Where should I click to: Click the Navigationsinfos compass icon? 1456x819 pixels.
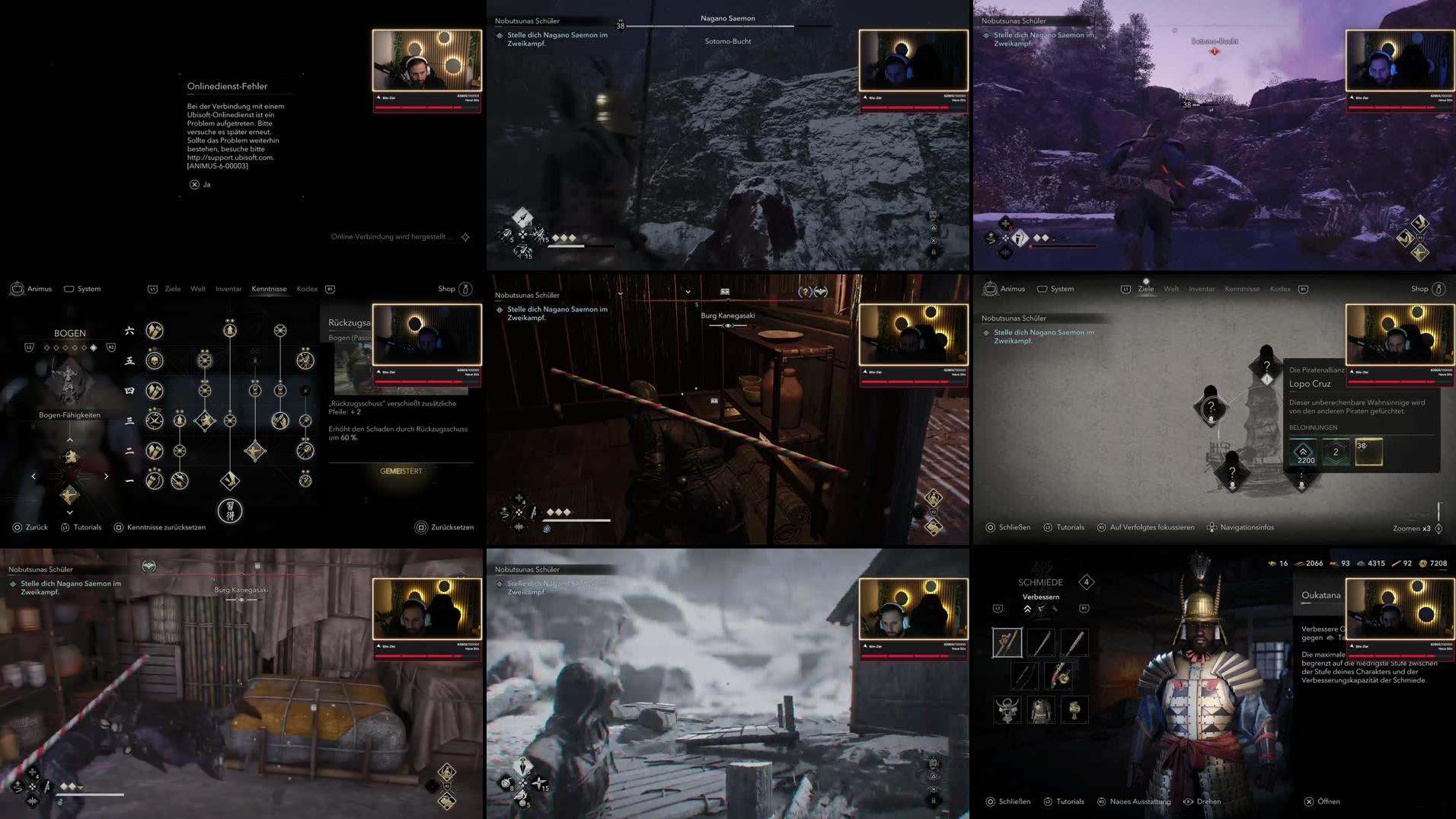coord(1211,526)
